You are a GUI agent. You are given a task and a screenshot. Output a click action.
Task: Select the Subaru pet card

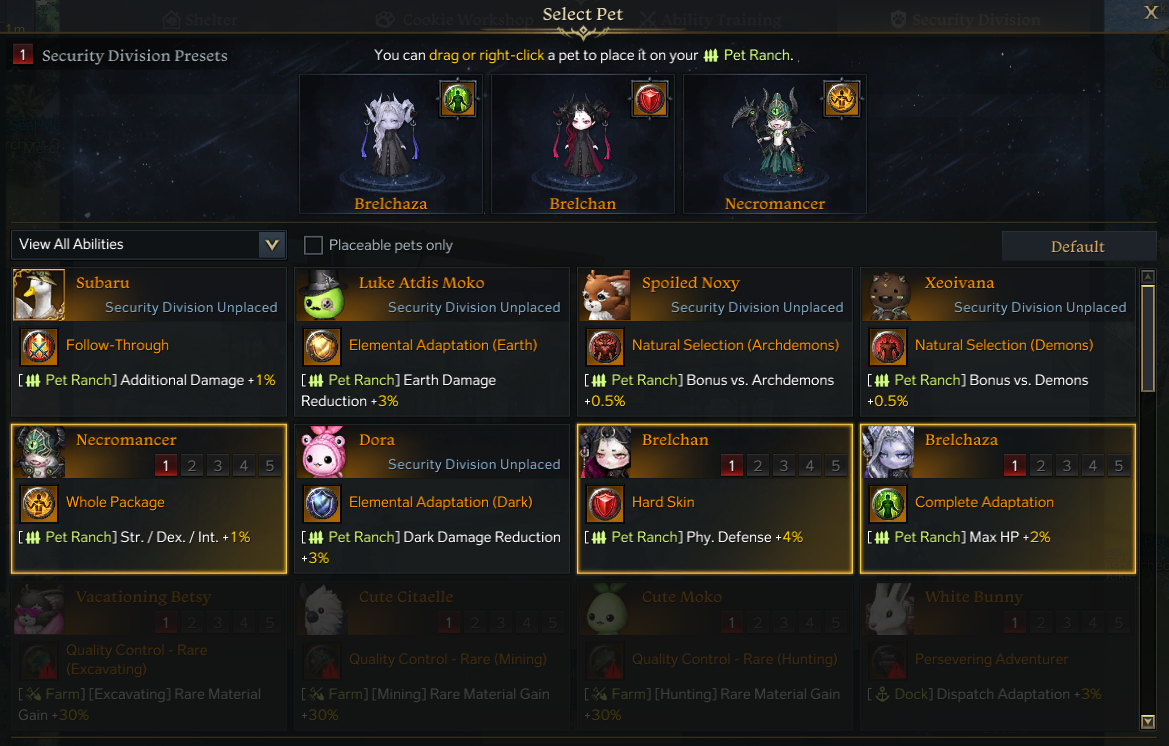coord(148,341)
